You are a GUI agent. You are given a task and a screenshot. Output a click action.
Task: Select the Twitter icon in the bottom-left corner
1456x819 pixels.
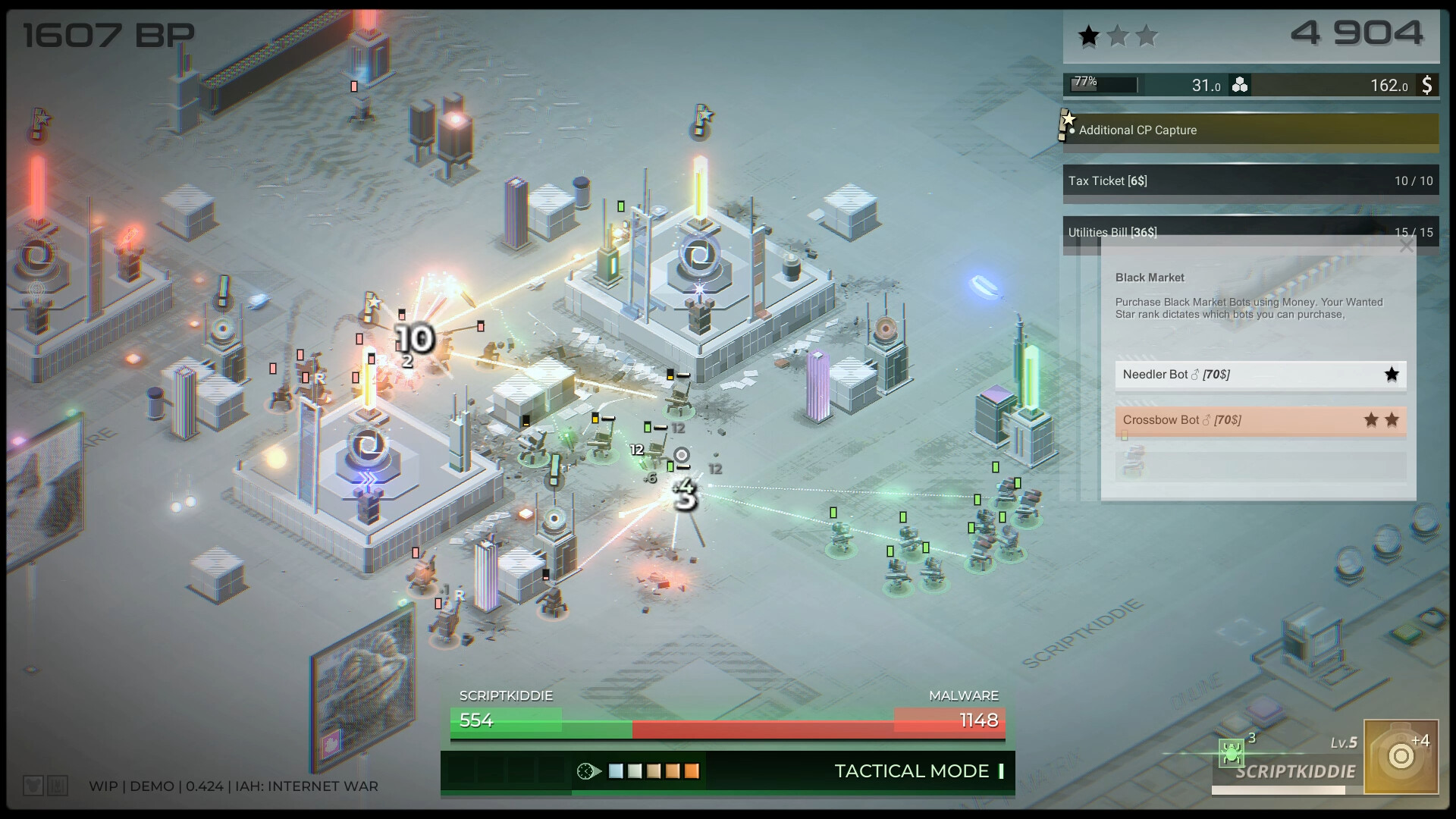point(32,786)
